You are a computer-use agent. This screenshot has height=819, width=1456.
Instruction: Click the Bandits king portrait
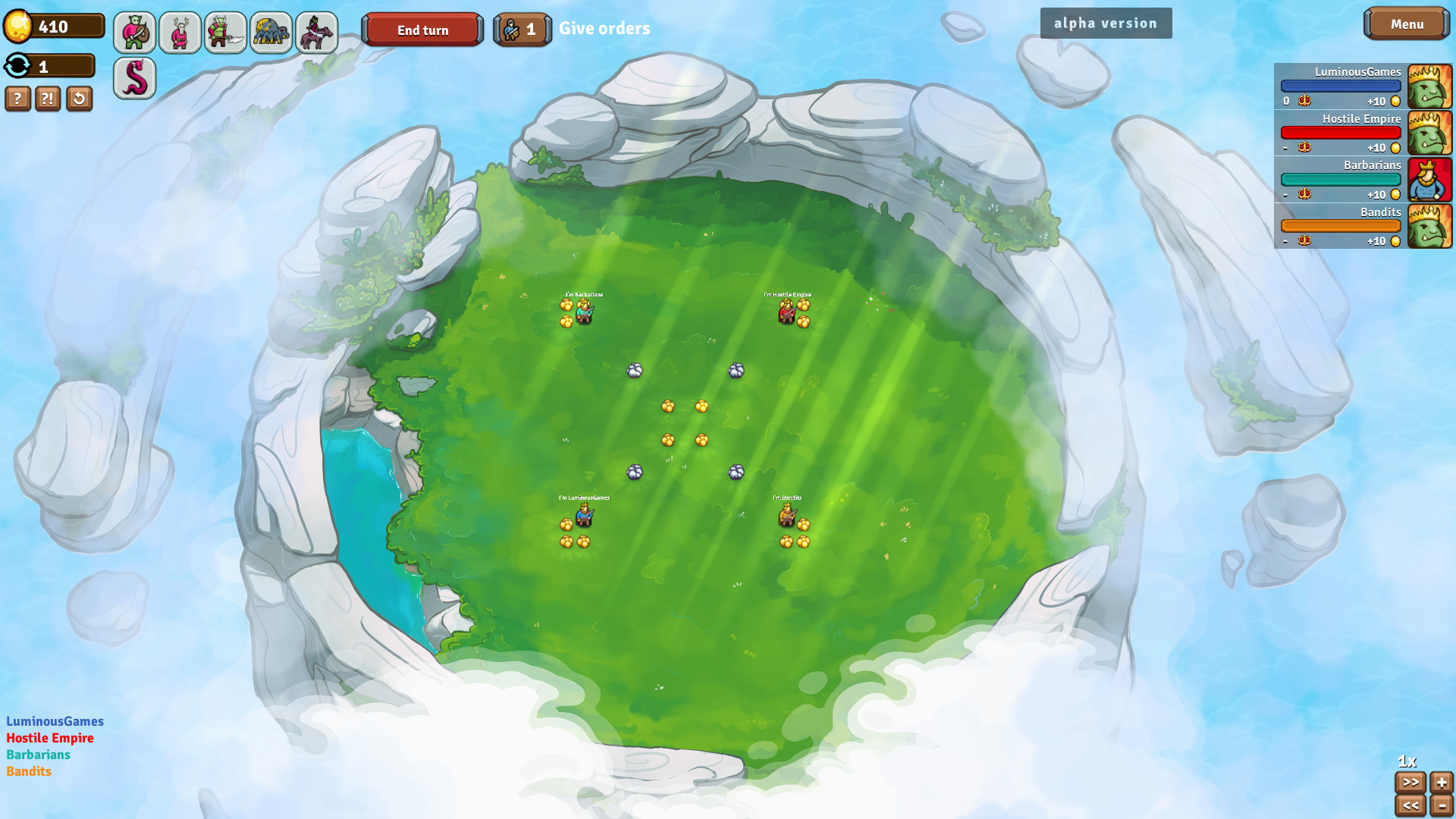point(1429,226)
